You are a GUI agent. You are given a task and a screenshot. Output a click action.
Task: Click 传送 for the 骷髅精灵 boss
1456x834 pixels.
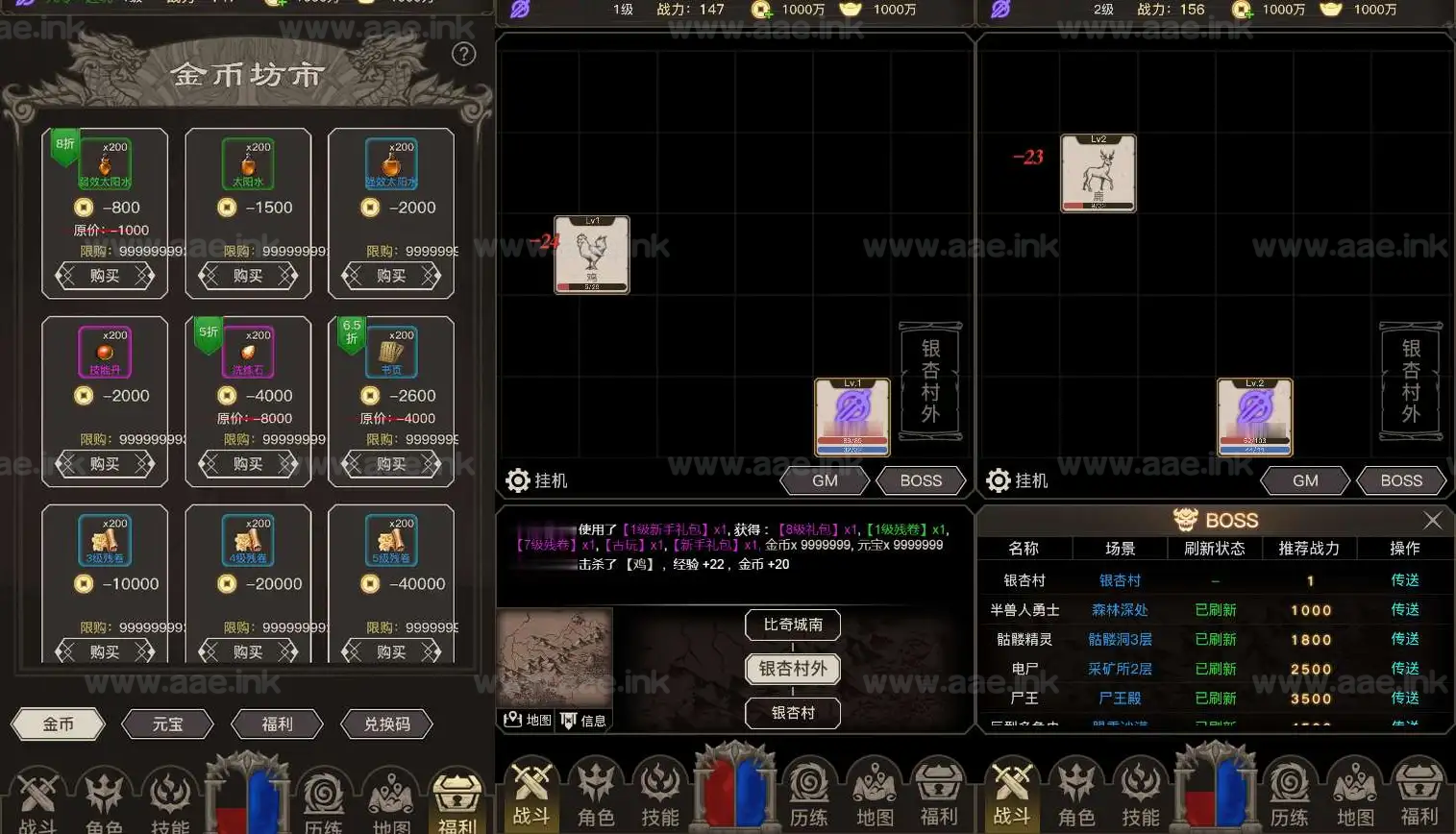pos(1404,639)
